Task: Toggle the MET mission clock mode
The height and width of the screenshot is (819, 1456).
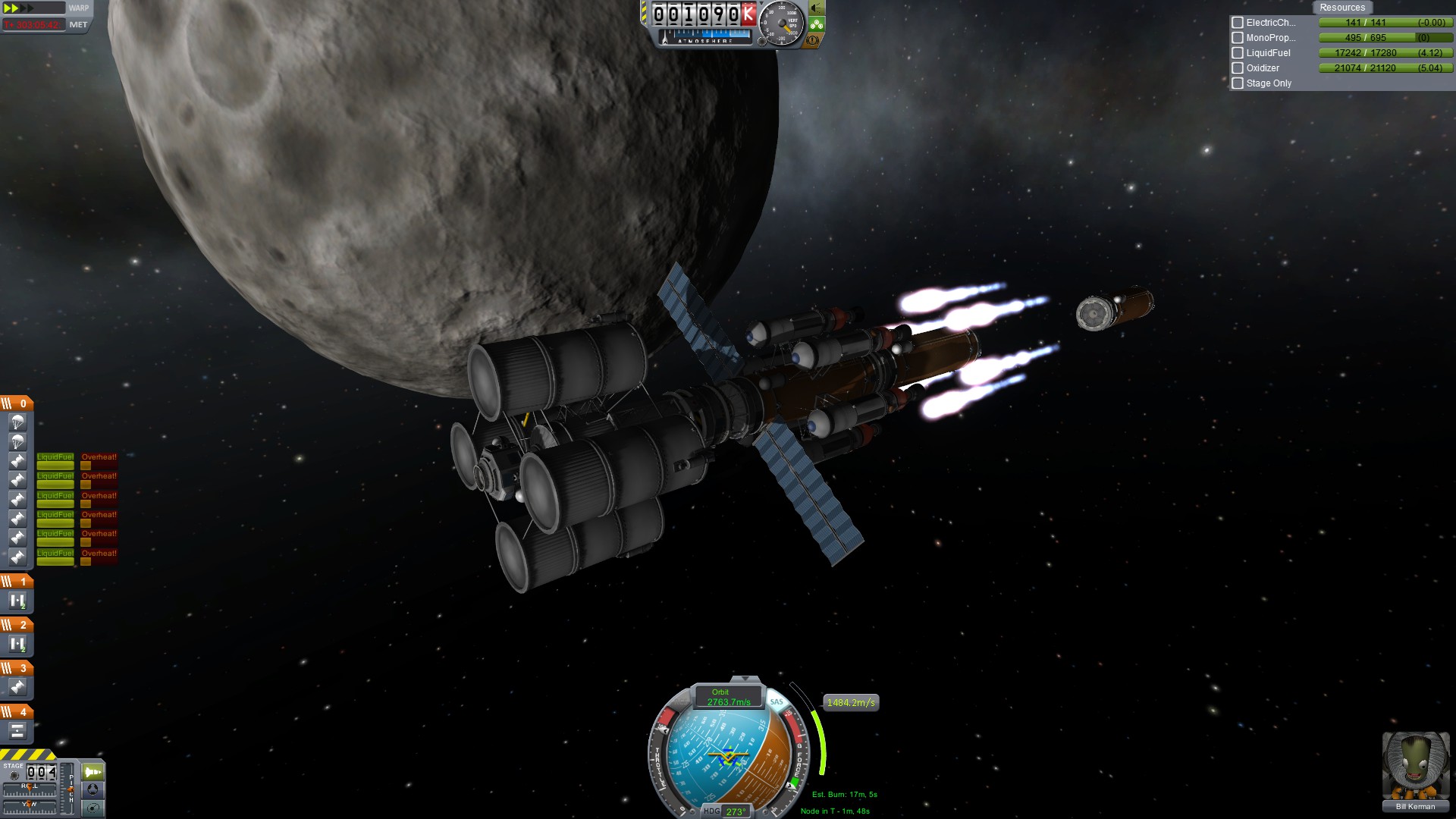Action: (78, 24)
